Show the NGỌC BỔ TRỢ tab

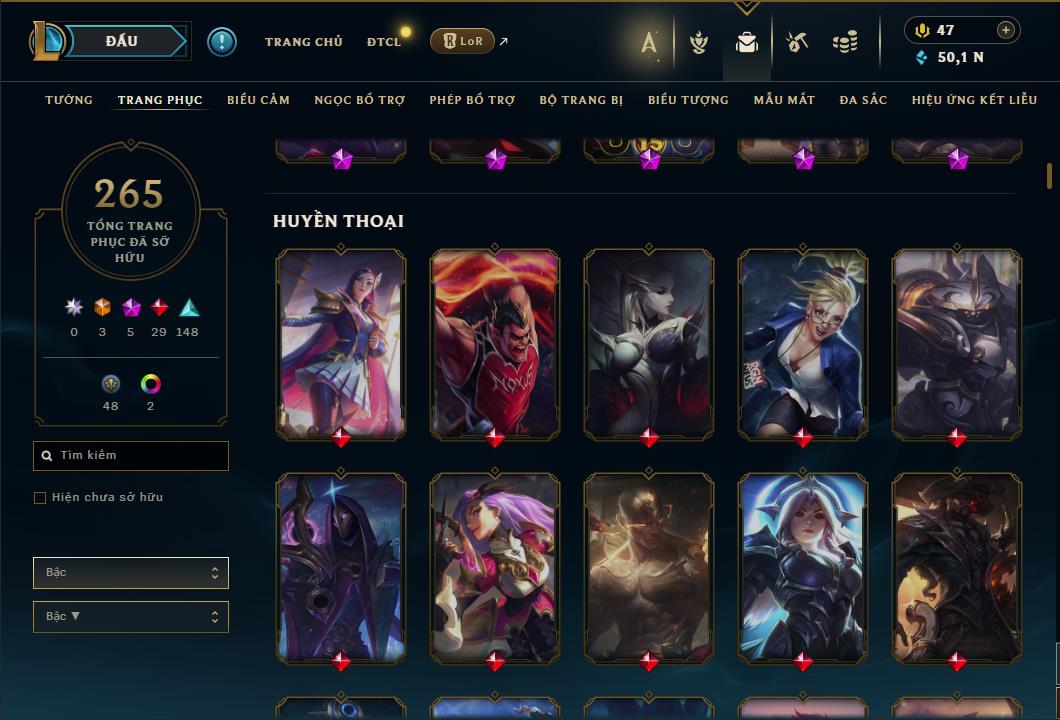click(359, 100)
